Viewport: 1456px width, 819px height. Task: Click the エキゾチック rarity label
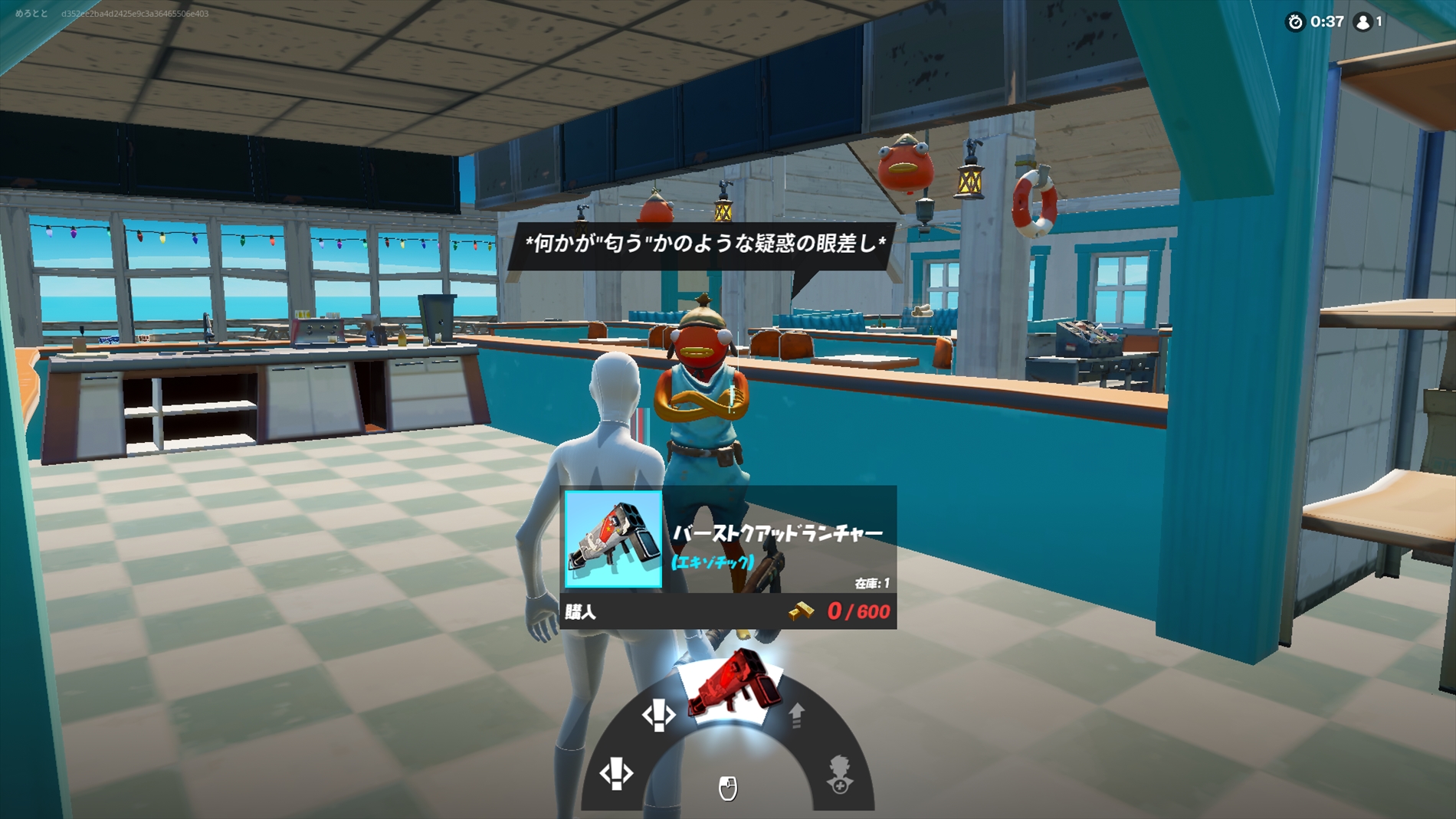(713, 563)
